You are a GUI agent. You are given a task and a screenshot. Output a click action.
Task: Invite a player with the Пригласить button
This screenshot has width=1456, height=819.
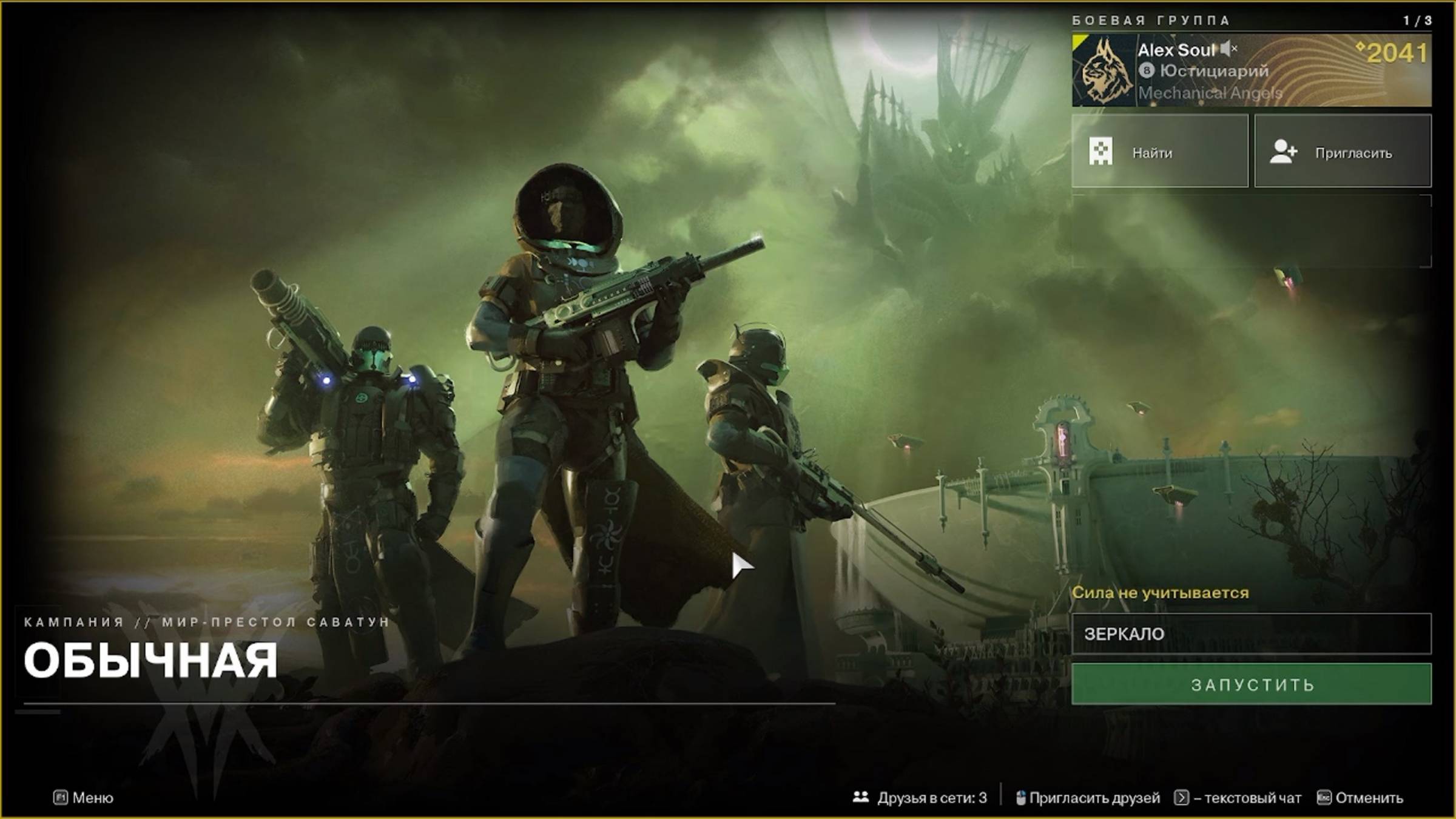[1343, 152]
